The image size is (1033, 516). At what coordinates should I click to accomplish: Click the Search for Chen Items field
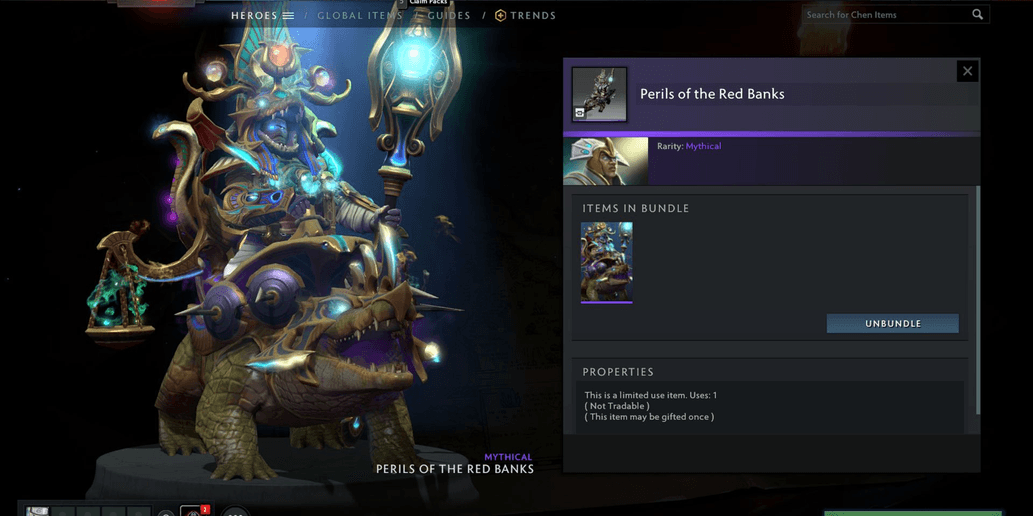tap(885, 15)
